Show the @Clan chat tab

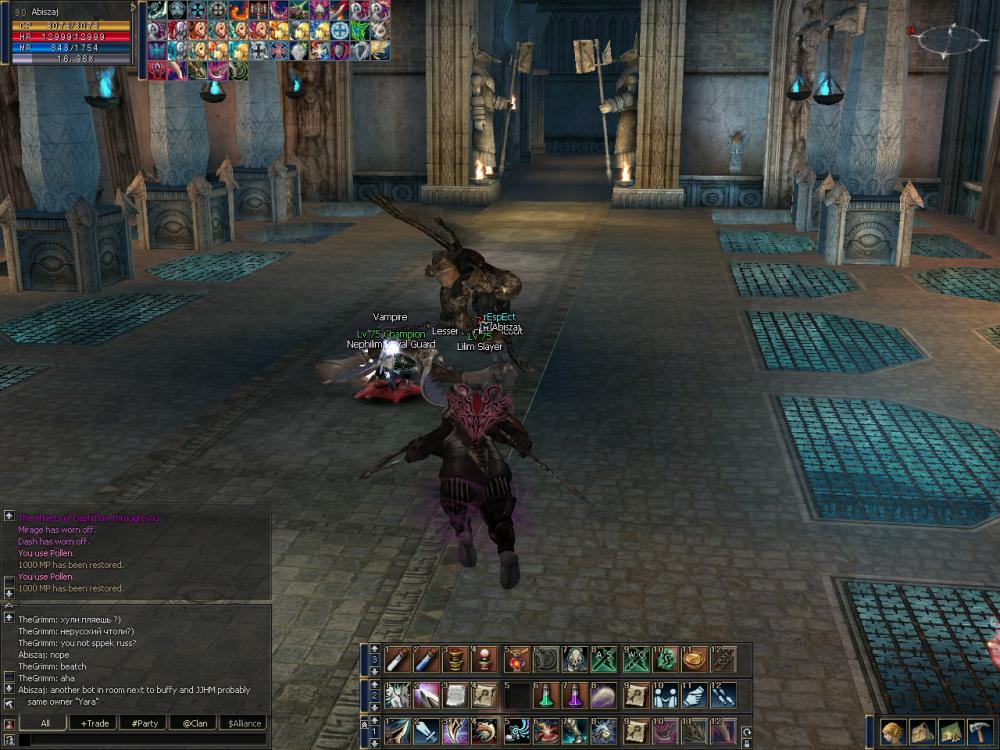pos(194,723)
